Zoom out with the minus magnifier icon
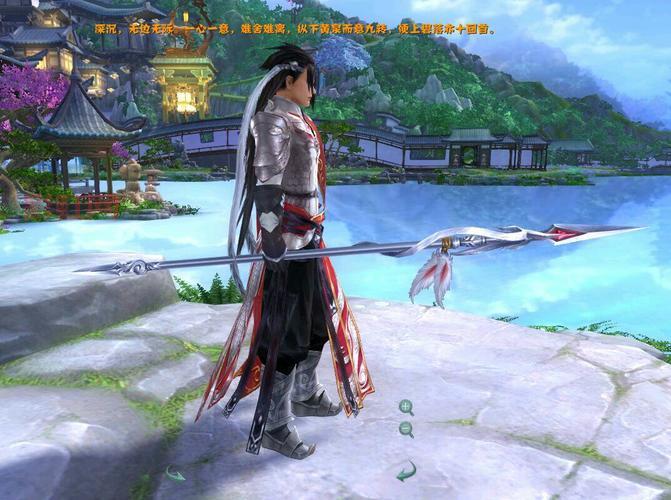Viewport: 671px width, 500px height. tap(406, 430)
